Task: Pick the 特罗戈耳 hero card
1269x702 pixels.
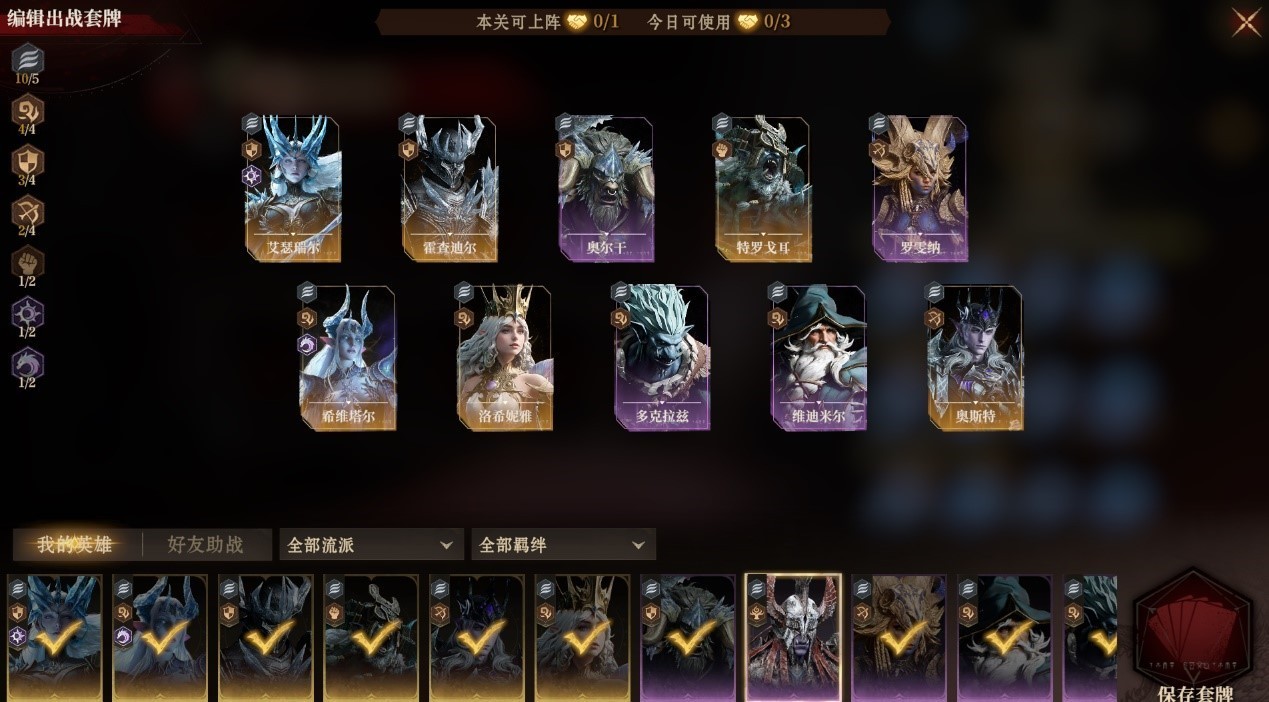Action: point(762,189)
